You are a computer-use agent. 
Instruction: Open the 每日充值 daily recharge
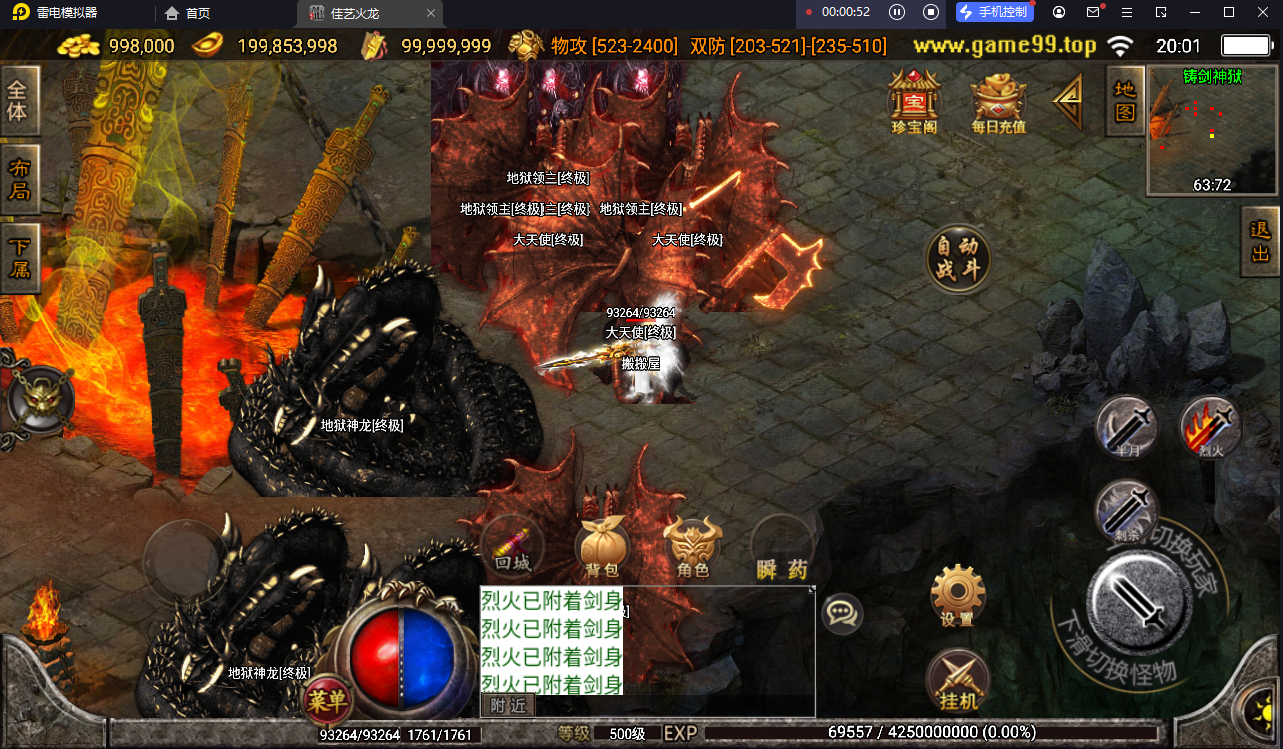(998, 103)
